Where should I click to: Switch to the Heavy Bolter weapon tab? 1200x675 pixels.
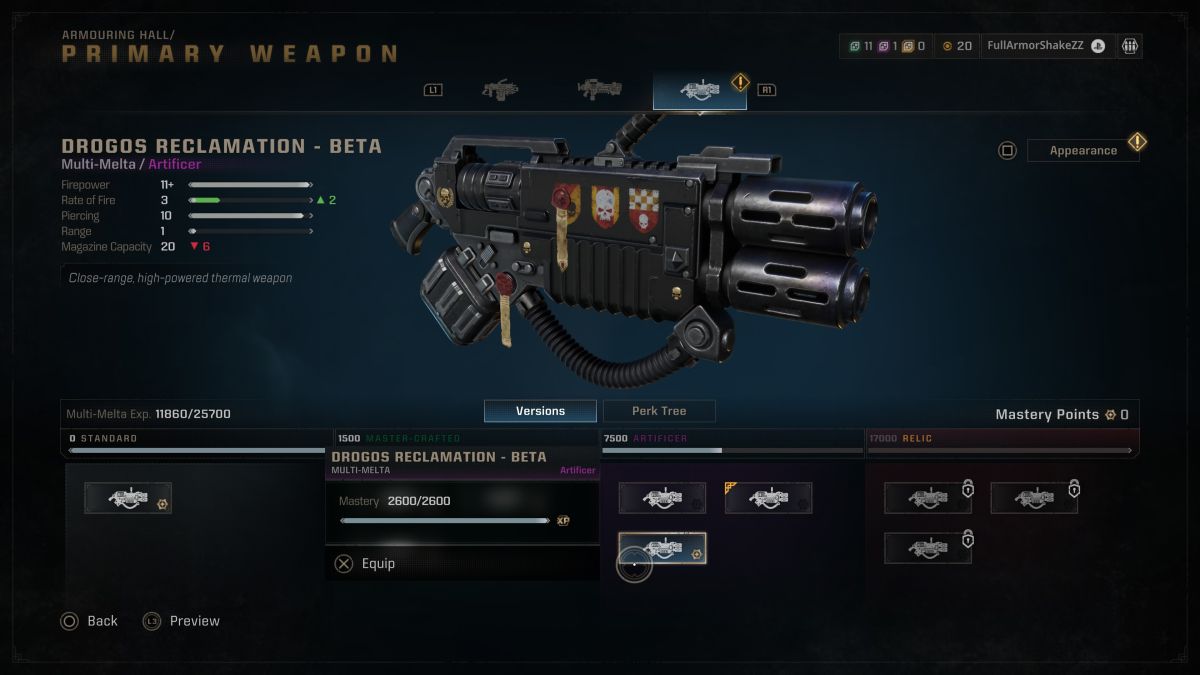500,90
